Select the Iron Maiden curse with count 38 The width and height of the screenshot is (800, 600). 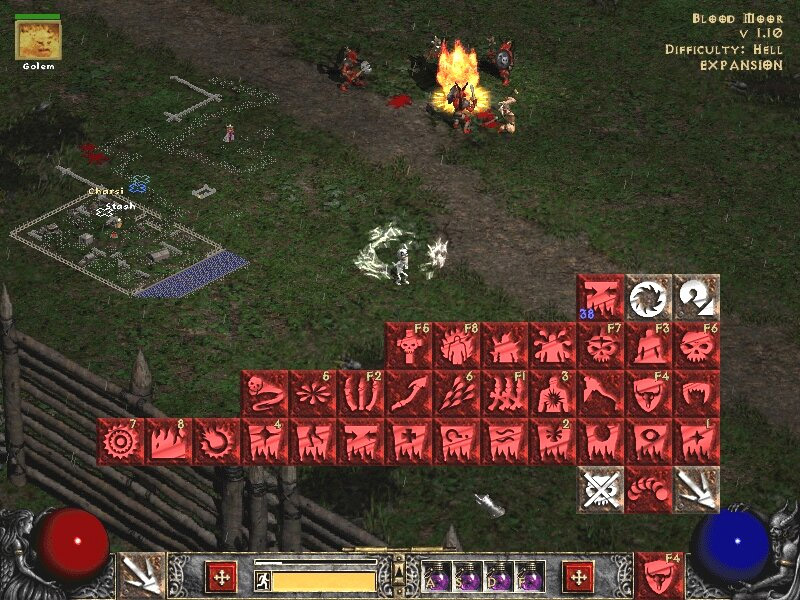601,297
